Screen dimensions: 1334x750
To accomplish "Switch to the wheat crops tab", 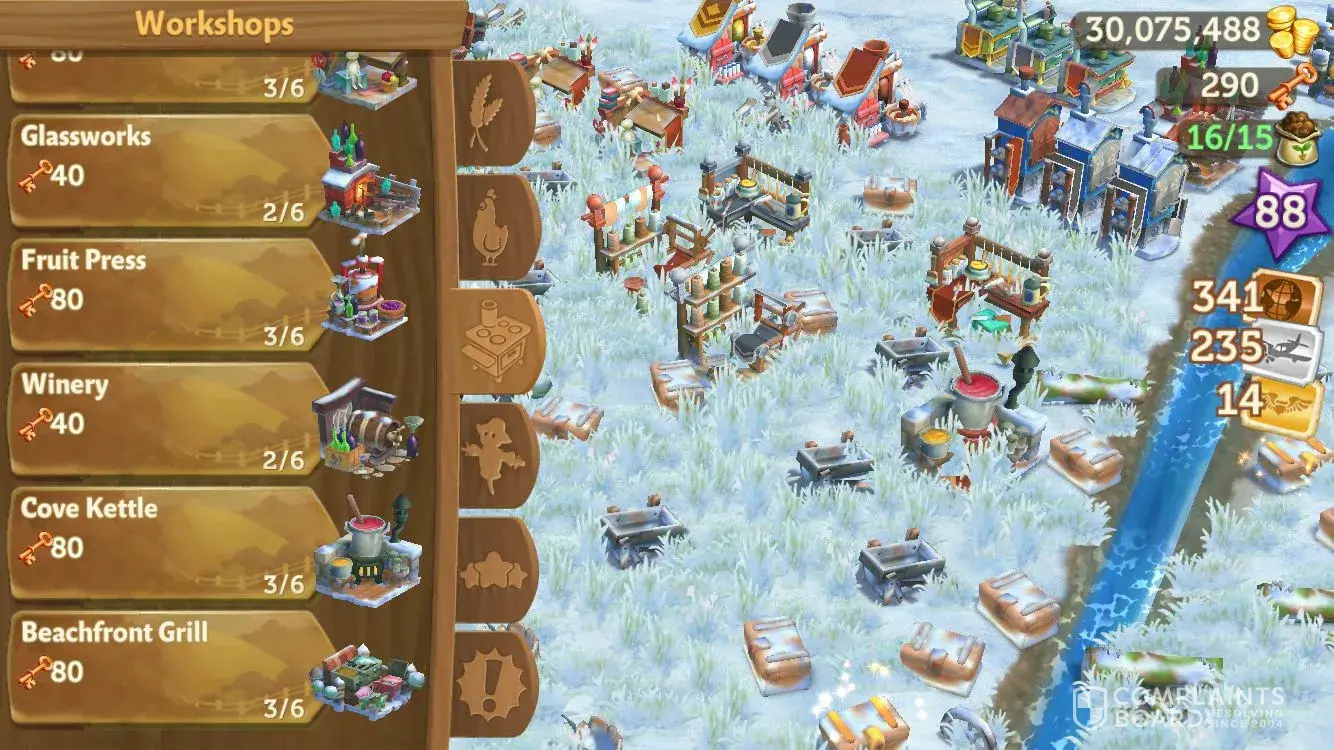I will coord(493,112).
